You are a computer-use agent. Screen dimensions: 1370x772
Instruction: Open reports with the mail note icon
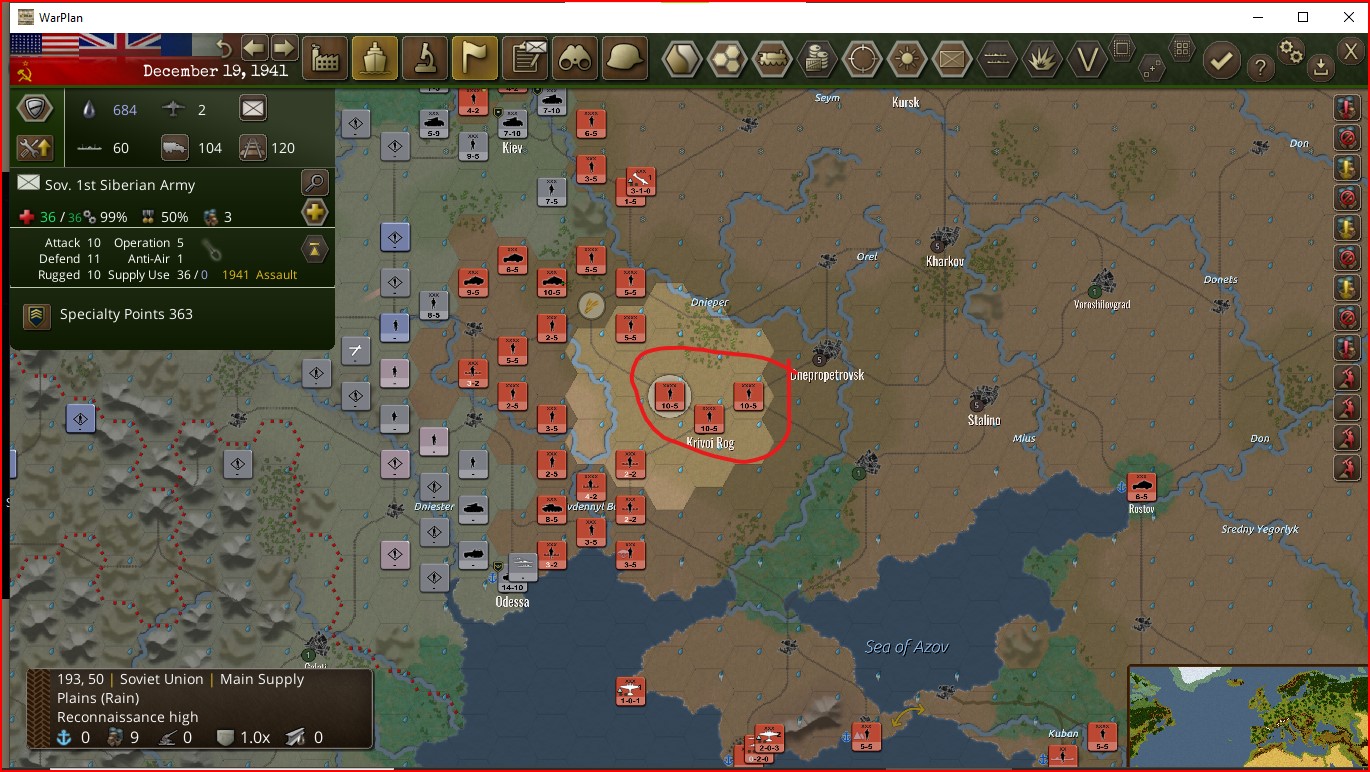coord(524,57)
